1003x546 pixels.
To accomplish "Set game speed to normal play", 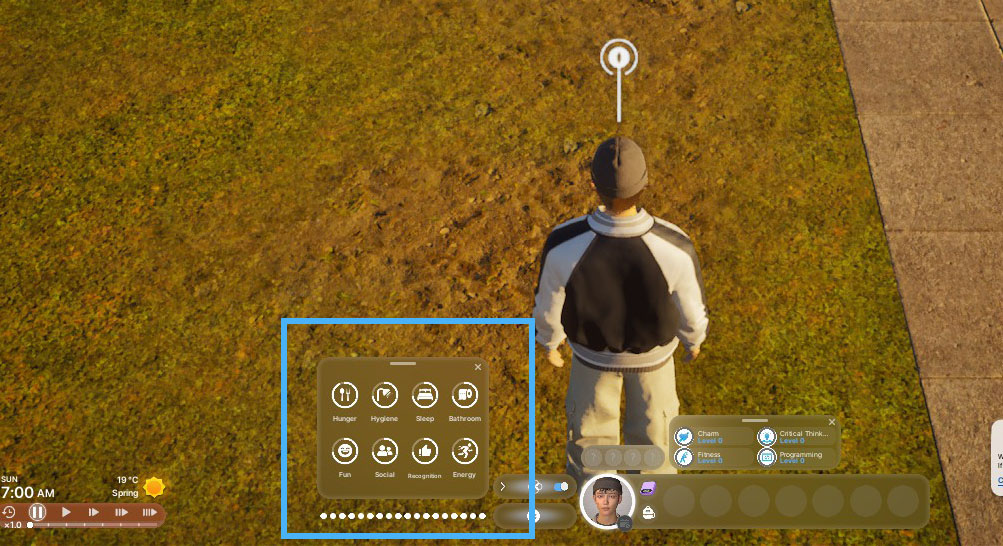I will (66, 512).
